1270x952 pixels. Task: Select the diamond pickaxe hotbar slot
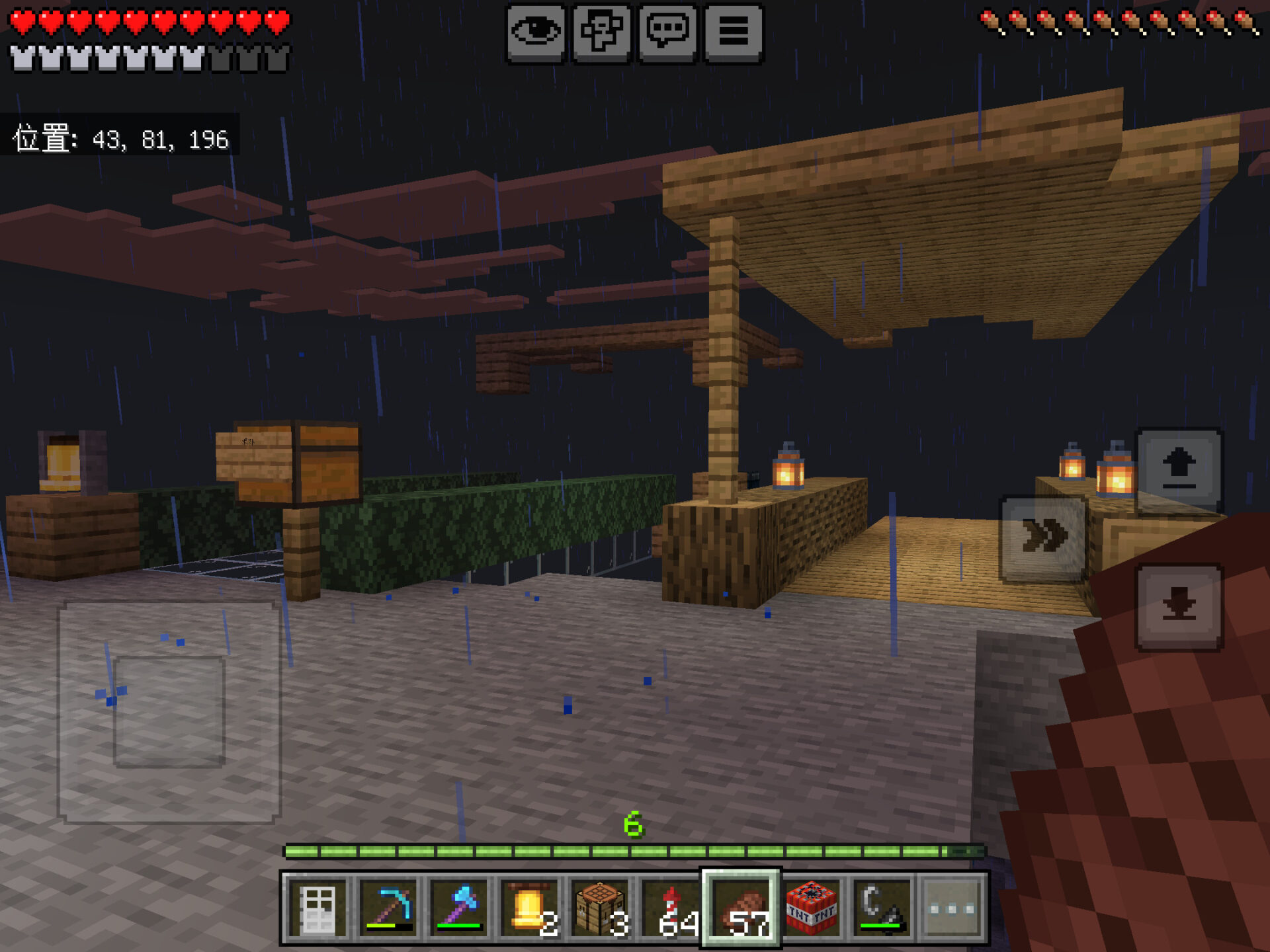point(389,909)
